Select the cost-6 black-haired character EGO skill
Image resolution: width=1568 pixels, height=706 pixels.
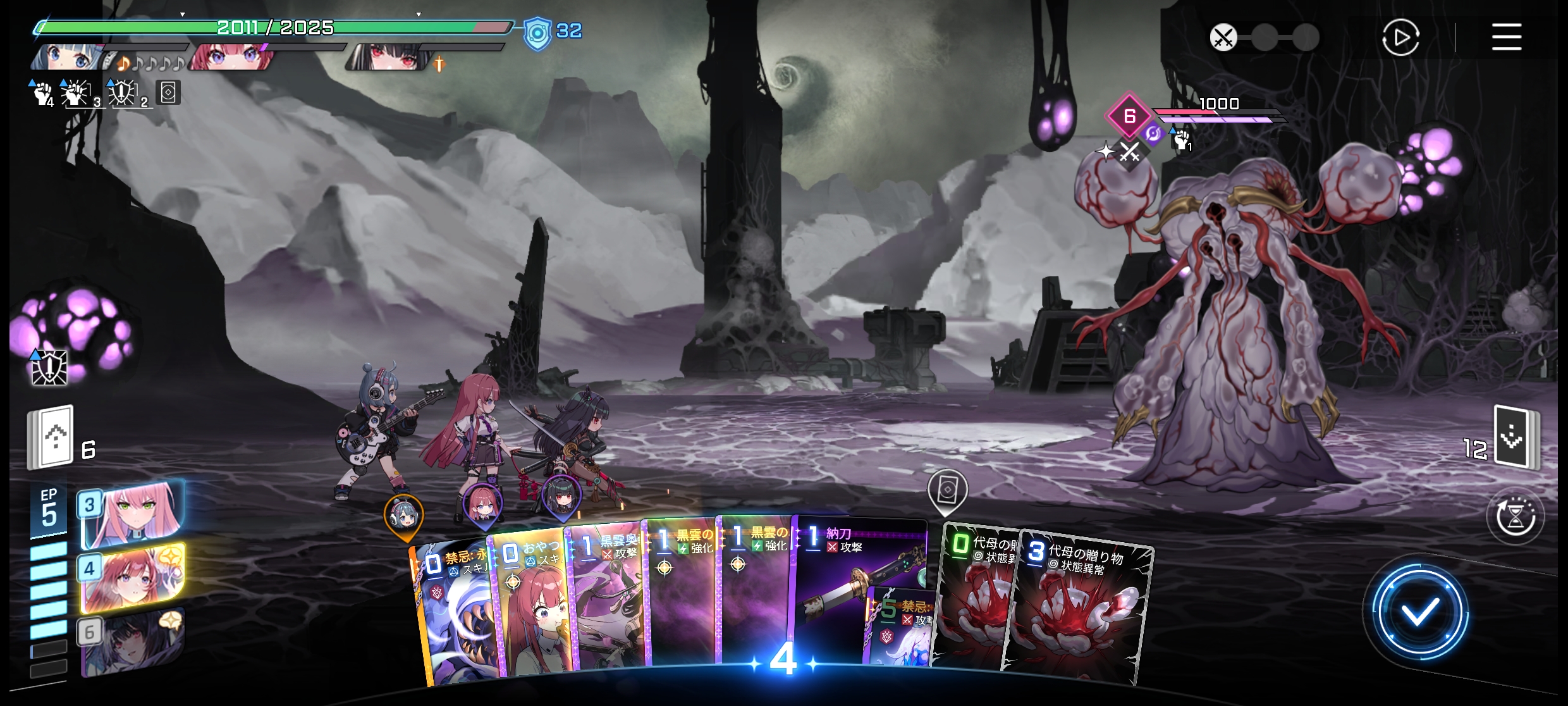pyautogui.click(x=133, y=640)
